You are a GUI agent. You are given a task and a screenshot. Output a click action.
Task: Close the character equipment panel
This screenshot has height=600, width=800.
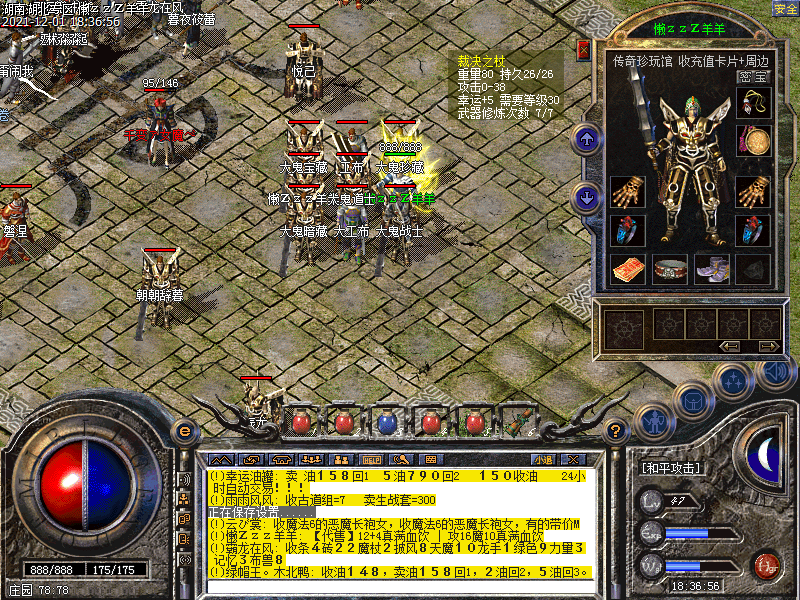[584, 50]
